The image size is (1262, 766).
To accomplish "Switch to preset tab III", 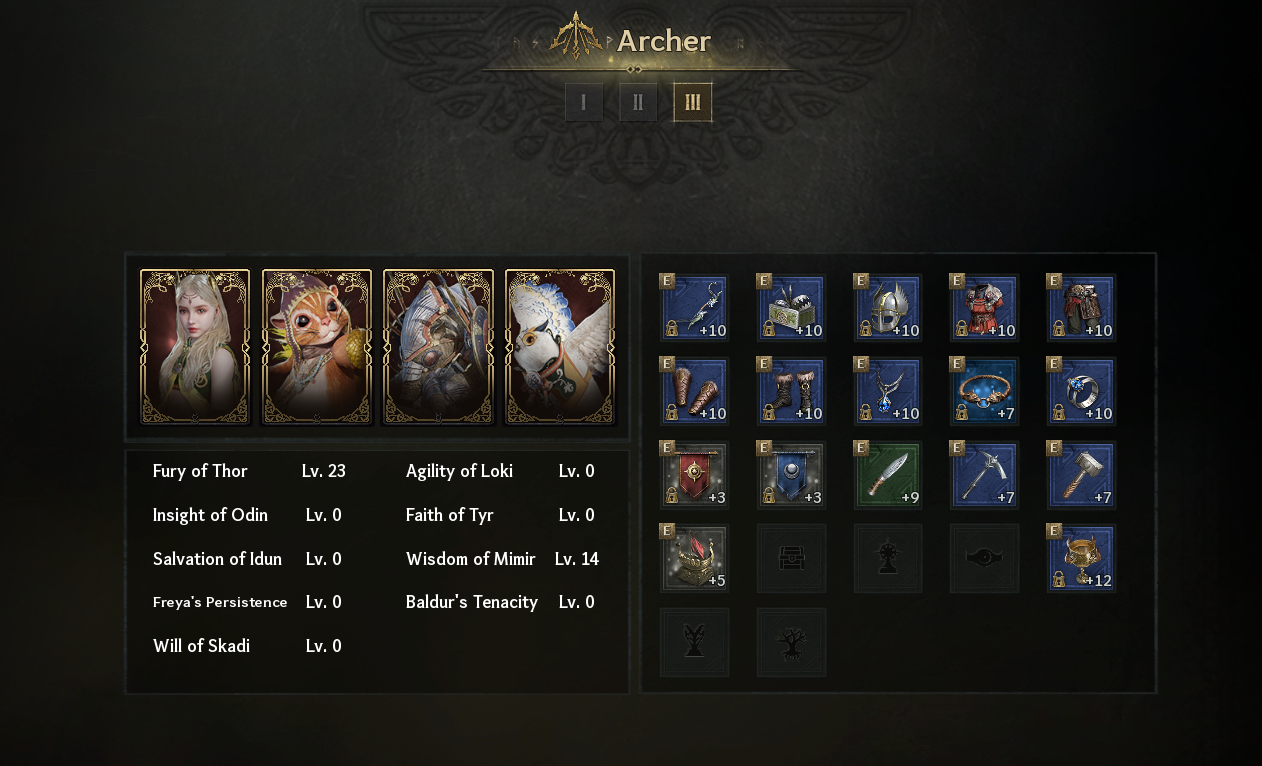I will pos(692,102).
